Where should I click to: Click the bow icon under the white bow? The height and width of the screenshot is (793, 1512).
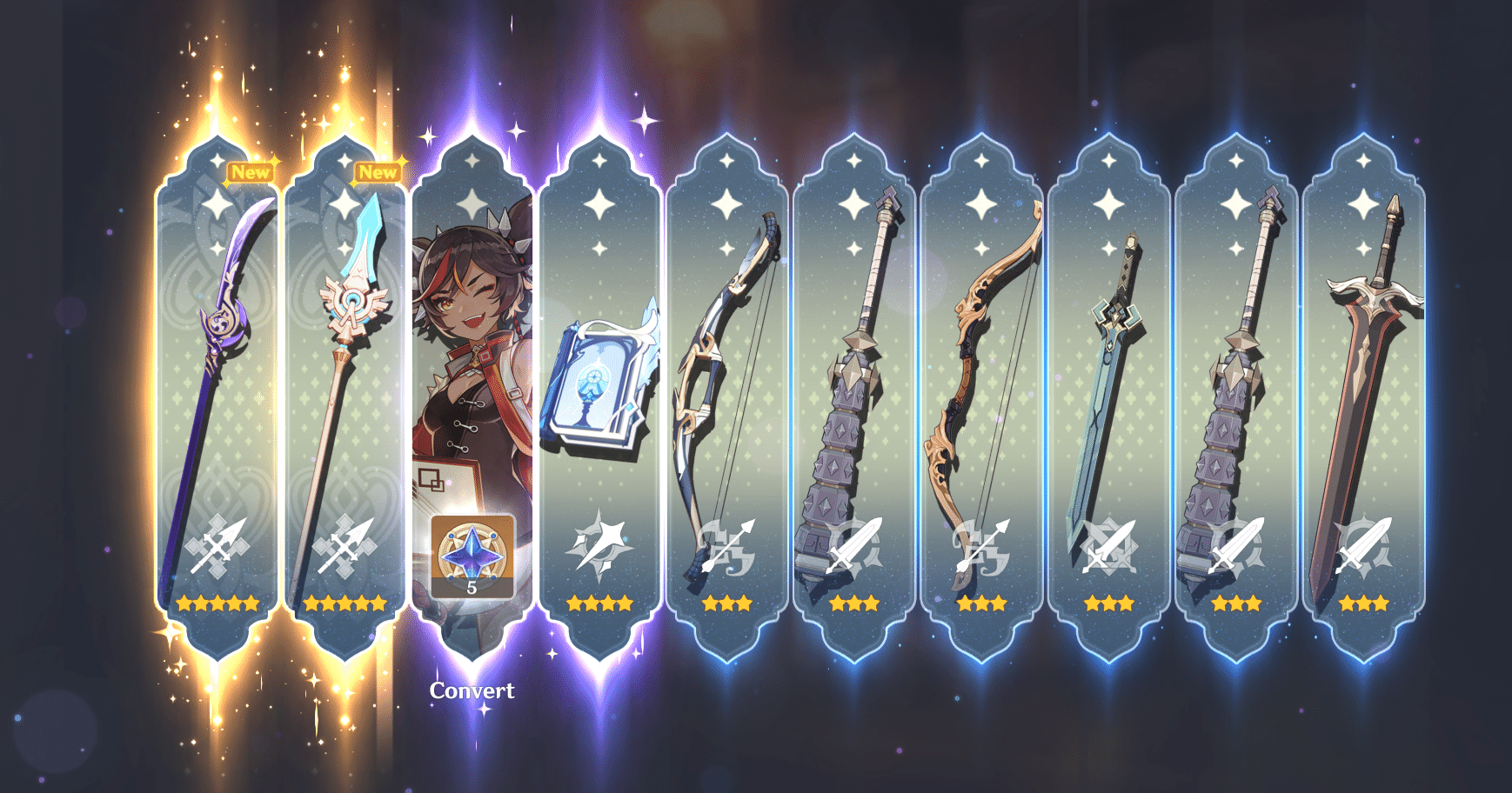tap(726, 548)
